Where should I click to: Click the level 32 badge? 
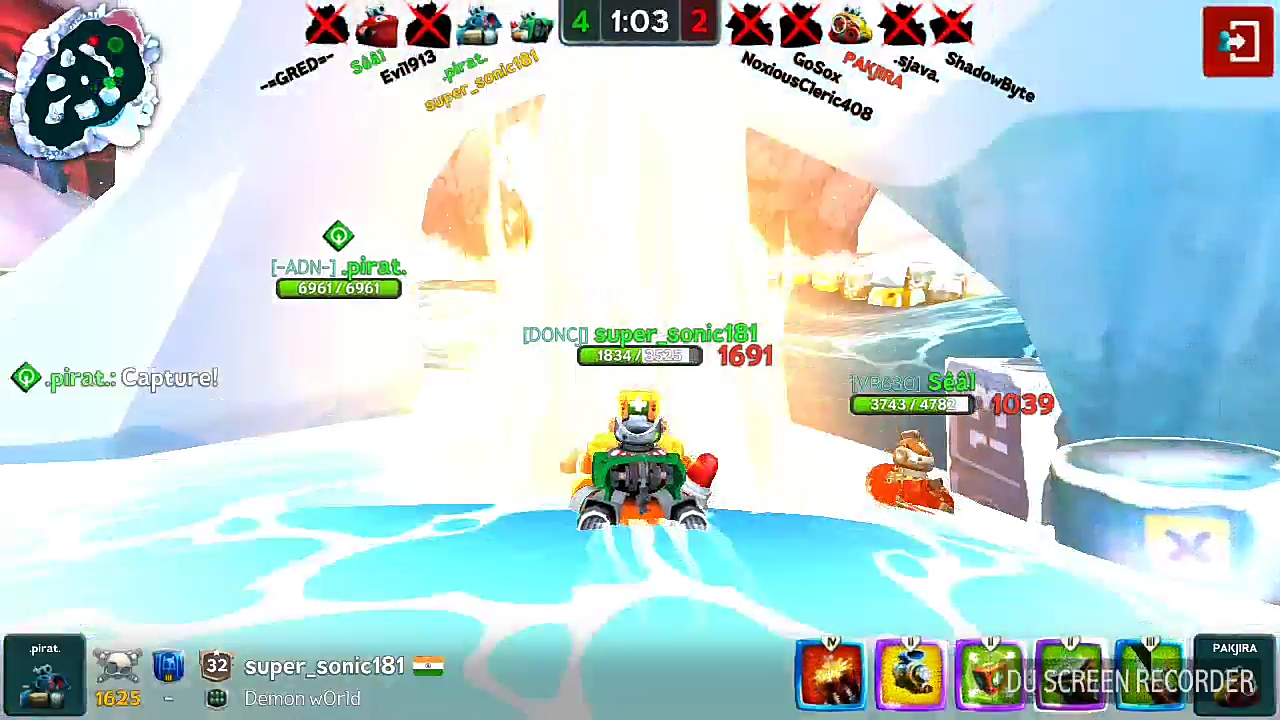pyautogui.click(x=216, y=666)
